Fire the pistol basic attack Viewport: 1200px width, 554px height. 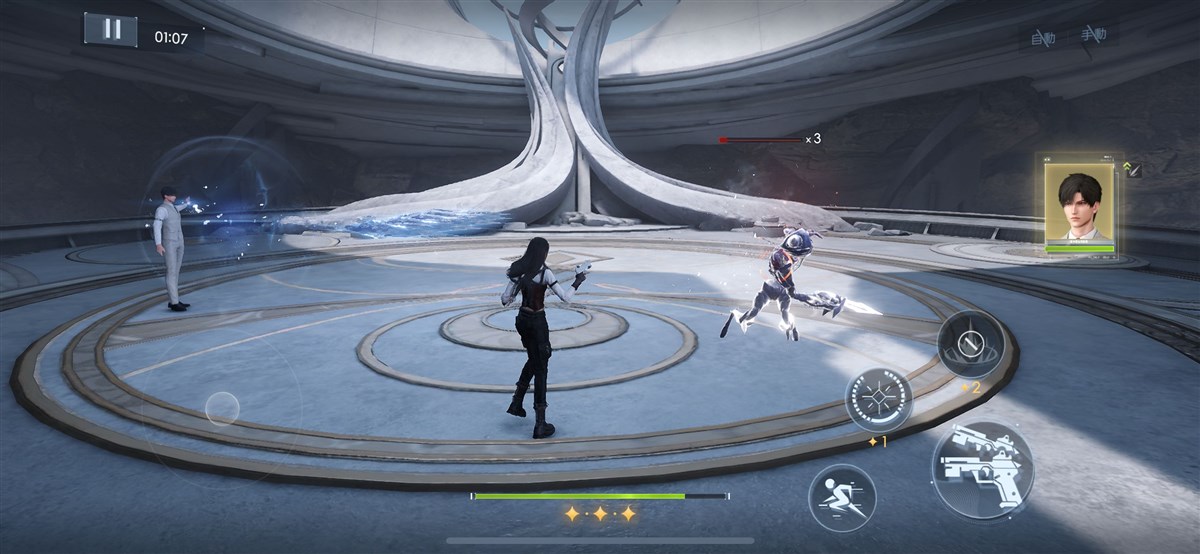(982, 469)
